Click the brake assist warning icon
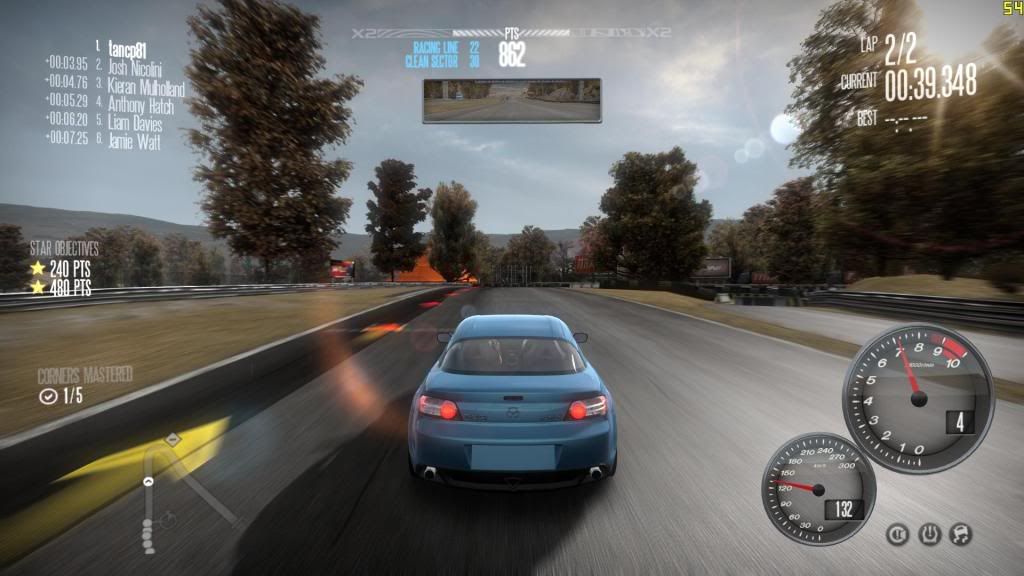1024x576 pixels. click(898, 535)
